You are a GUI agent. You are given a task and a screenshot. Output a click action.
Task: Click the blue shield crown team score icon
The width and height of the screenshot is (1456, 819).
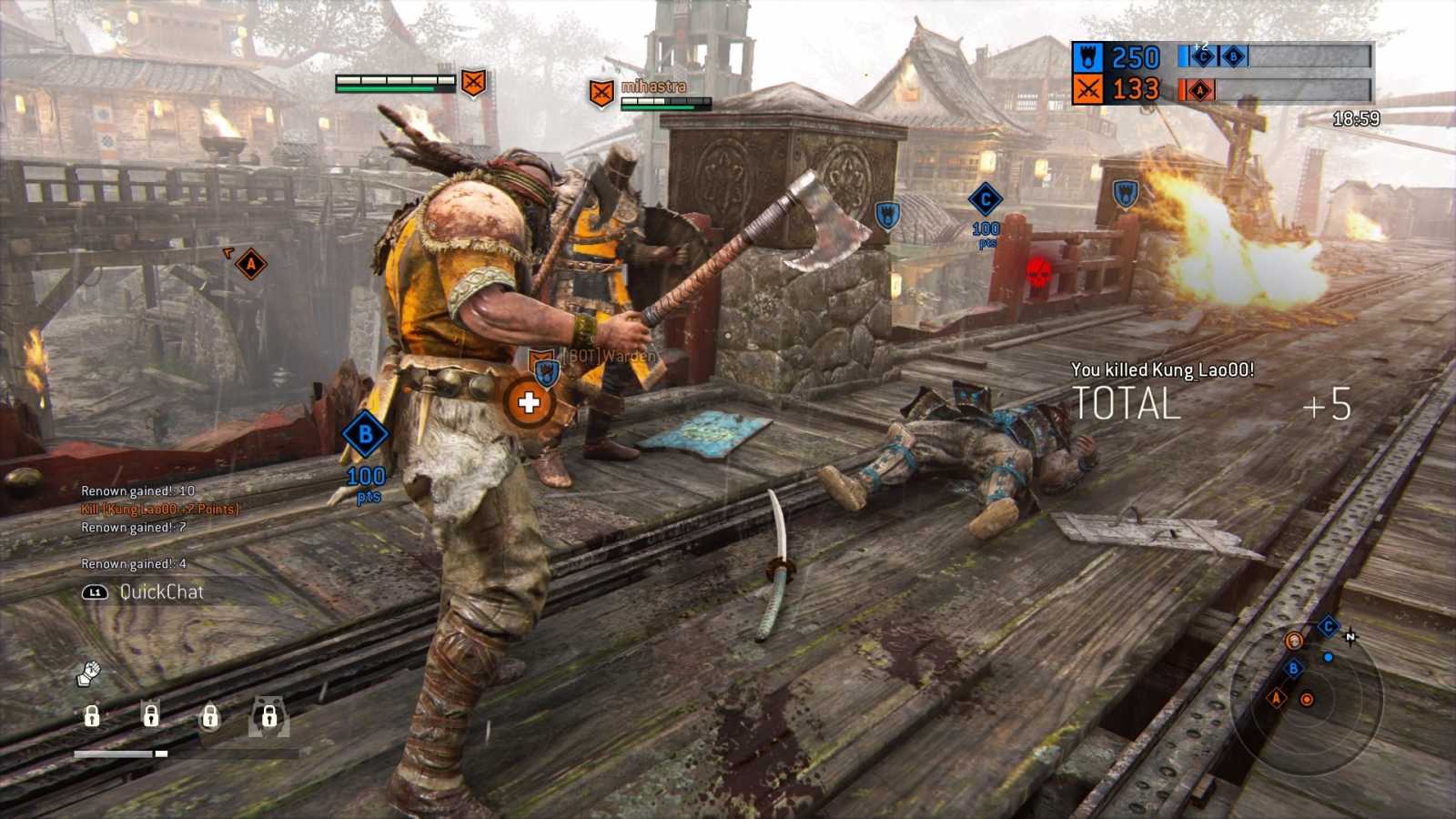(x=1089, y=56)
